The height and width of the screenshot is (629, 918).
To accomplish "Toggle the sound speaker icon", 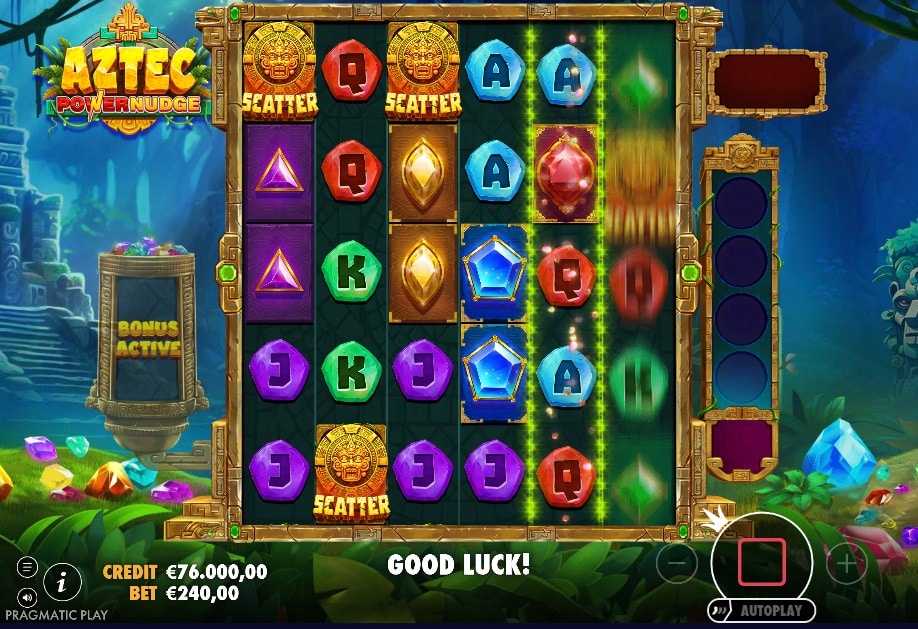I will pyautogui.click(x=27, y=597).
